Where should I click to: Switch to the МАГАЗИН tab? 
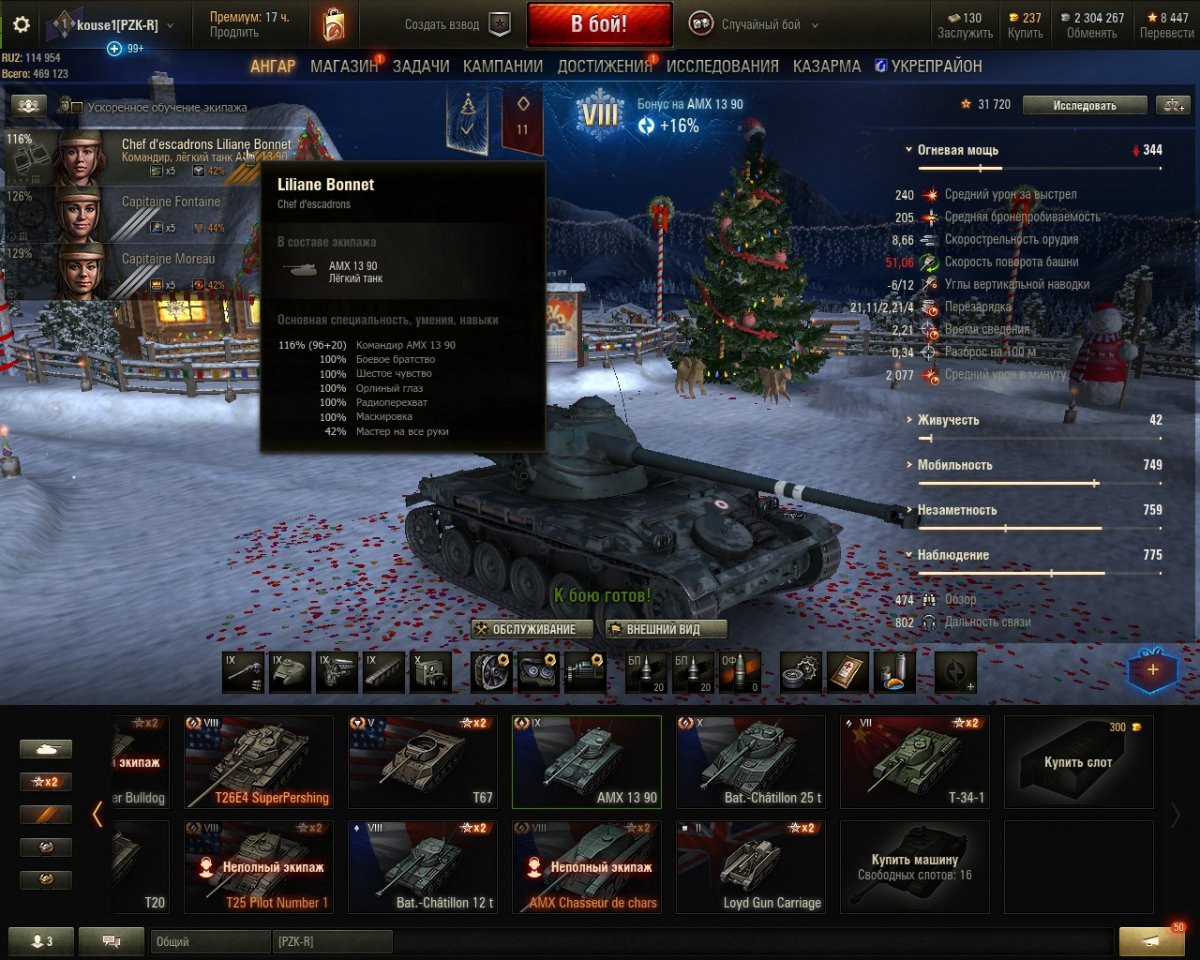(x=344, y=66)
